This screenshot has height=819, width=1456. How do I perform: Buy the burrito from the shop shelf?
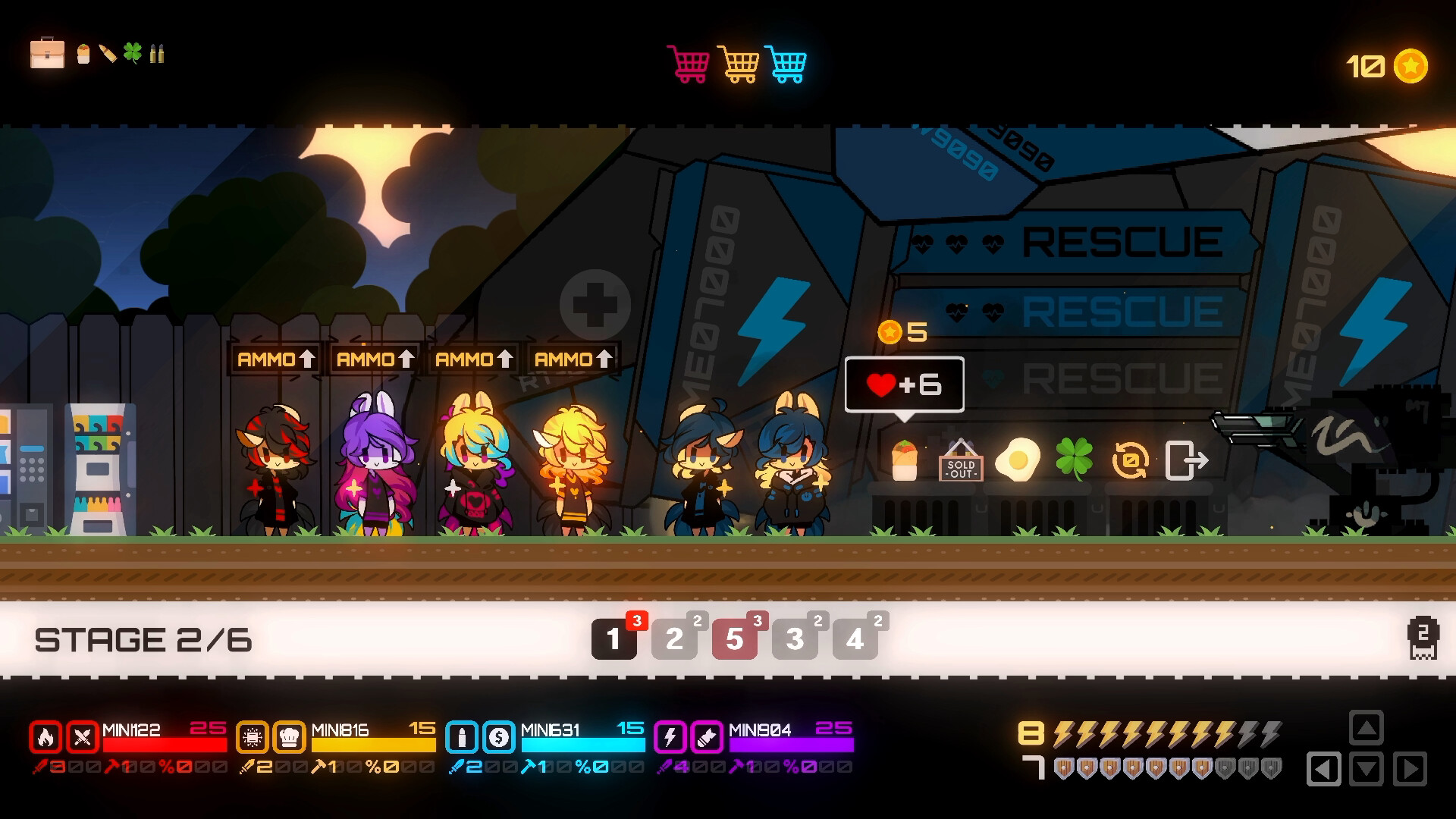pos(905,459)
